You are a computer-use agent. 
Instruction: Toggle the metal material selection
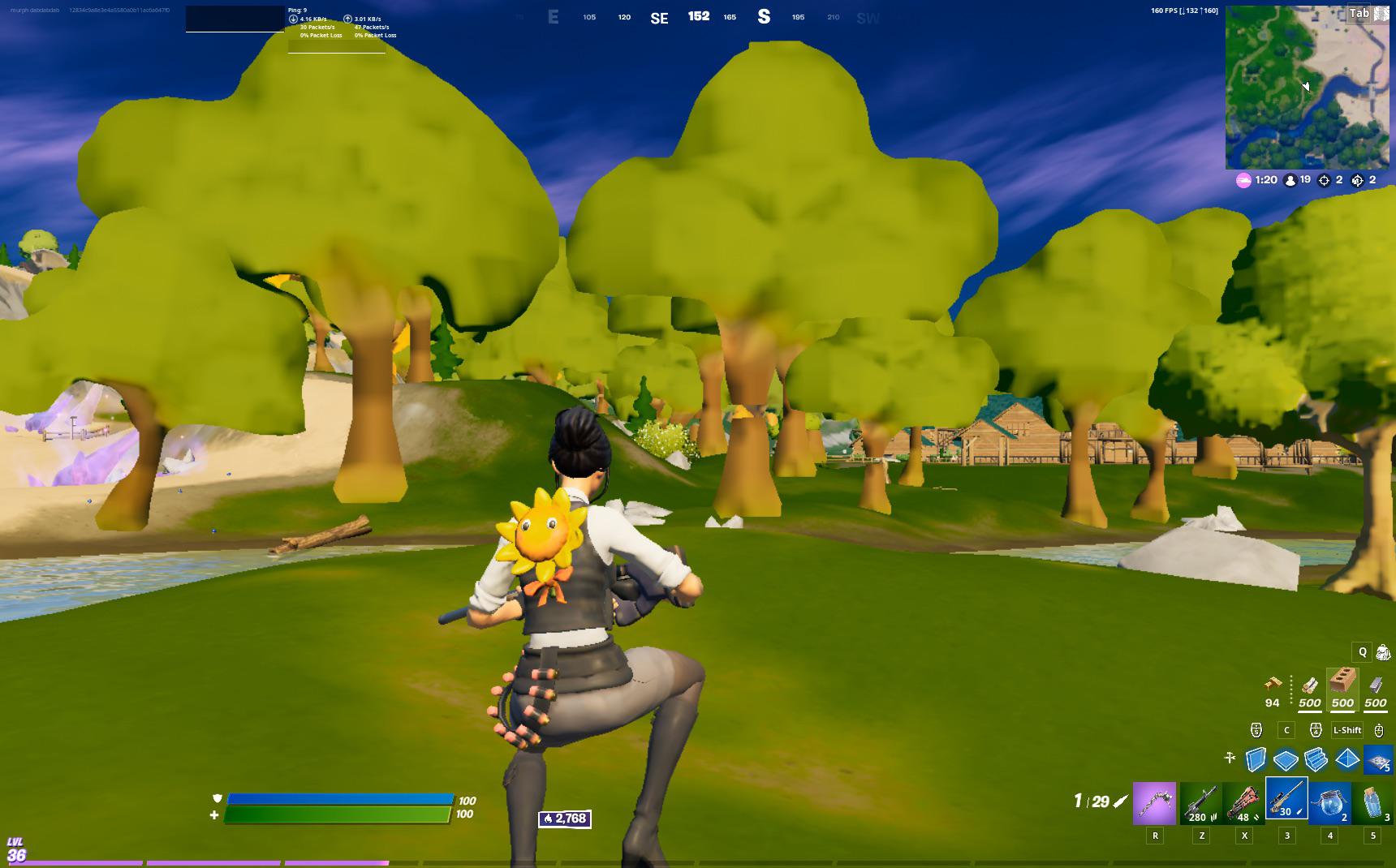(x=1375, y=685)
